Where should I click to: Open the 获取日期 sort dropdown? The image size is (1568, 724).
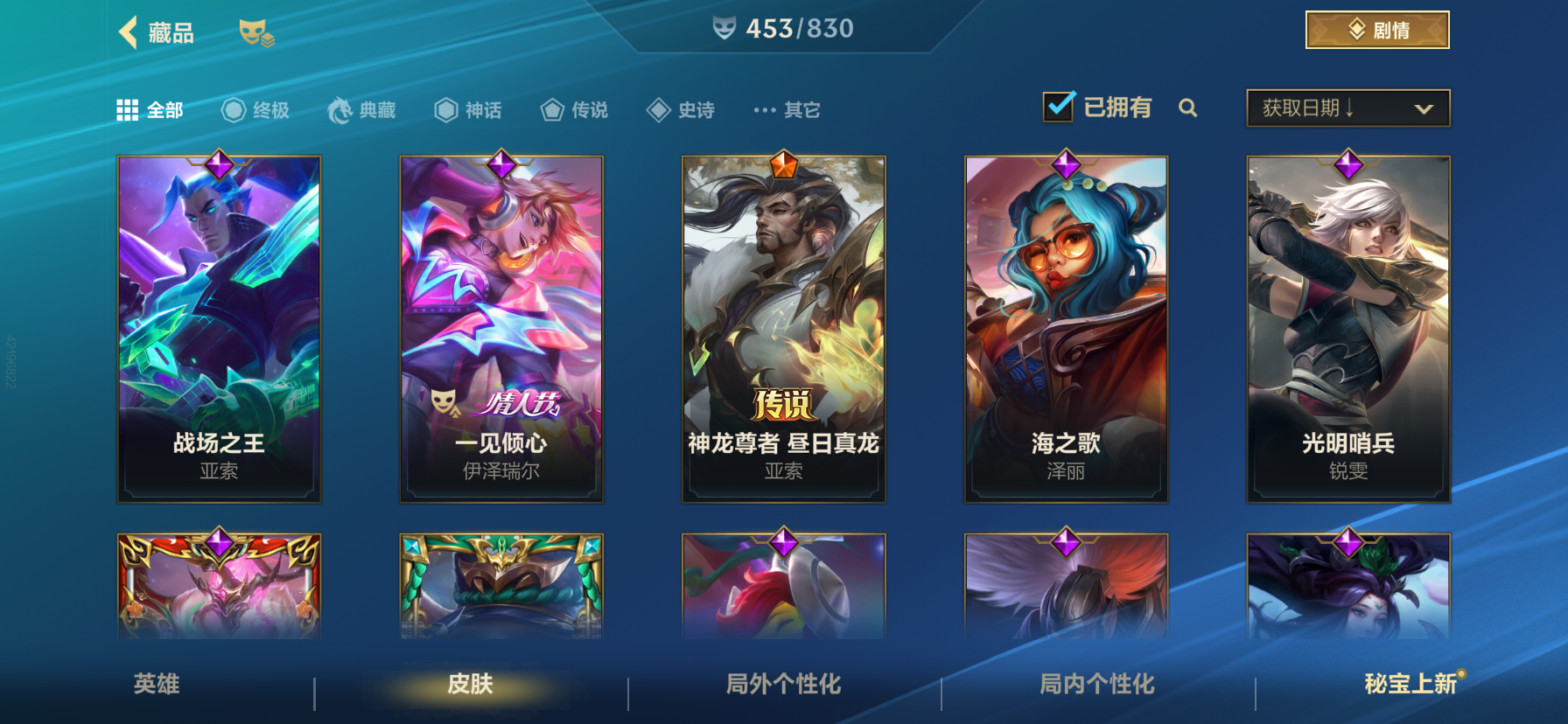pyautogui.click(x=1347, y=108)
